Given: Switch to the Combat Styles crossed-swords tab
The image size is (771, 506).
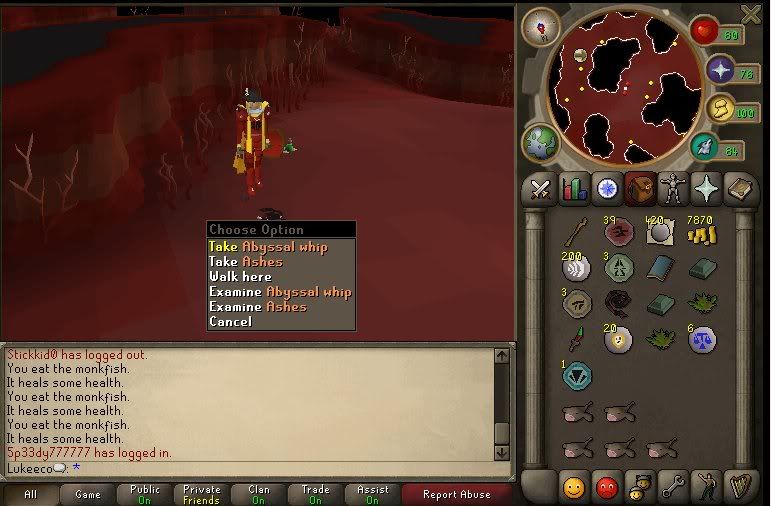Looking at the screenshot, I should (541, 188).
